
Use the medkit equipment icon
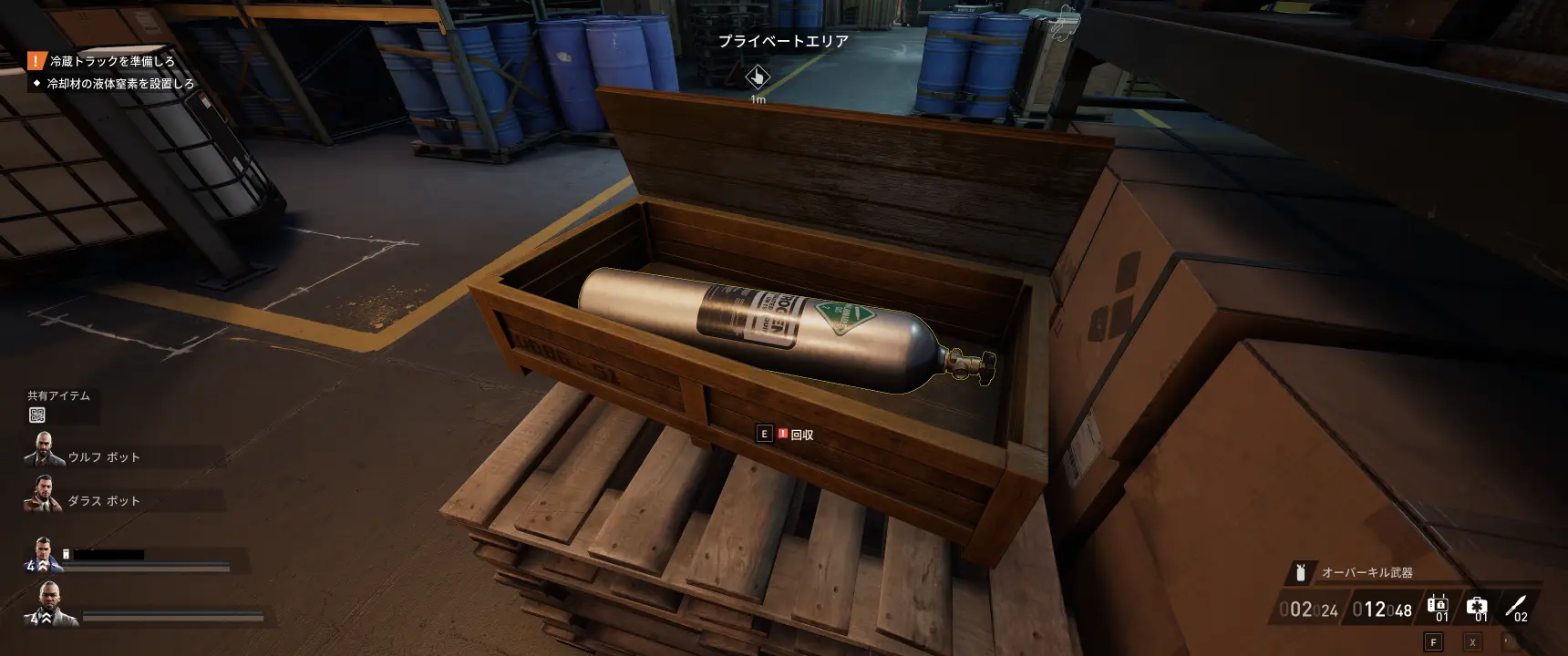click(x=1477, y=606)
